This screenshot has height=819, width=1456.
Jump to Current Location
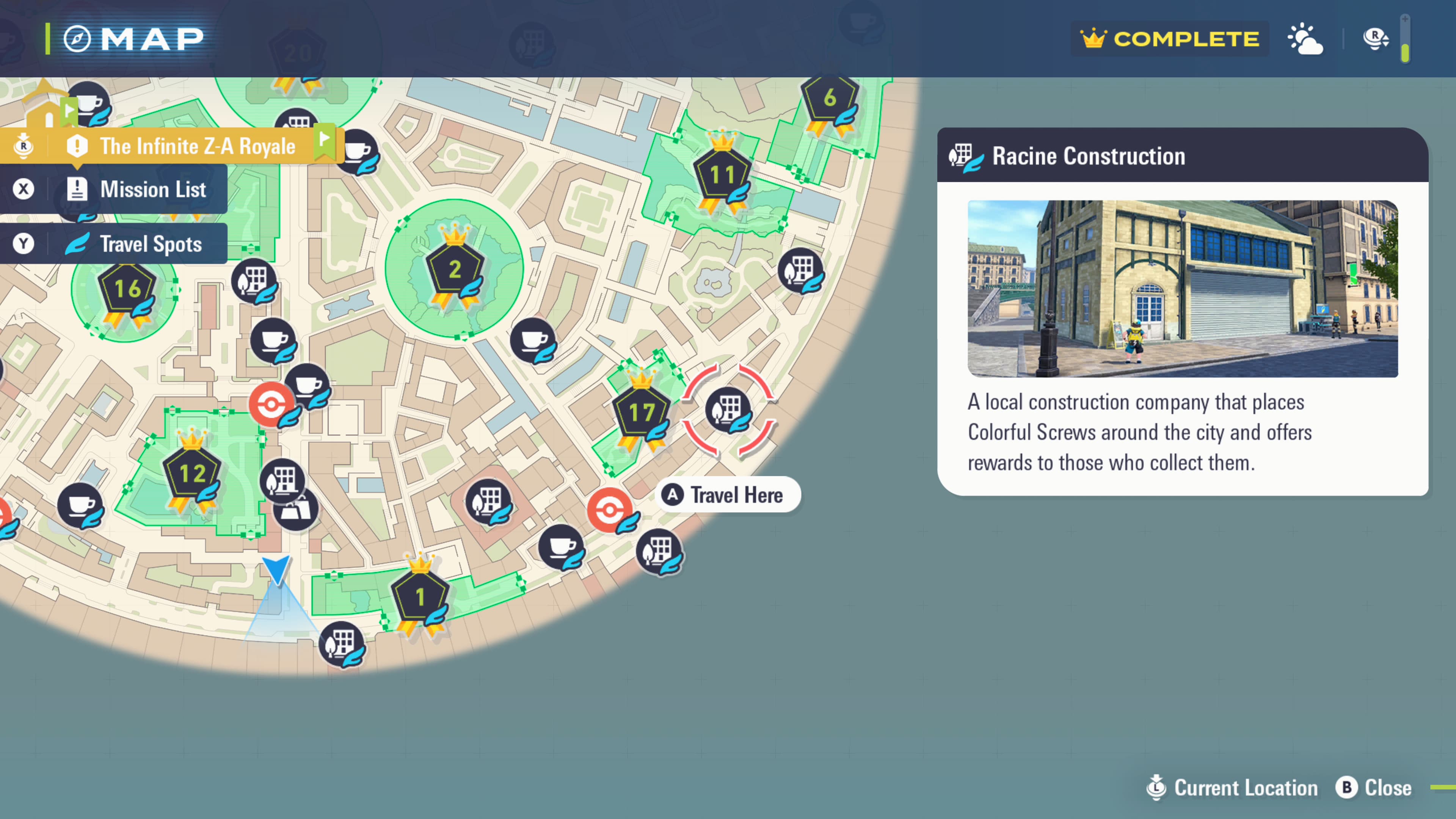click(x=1232, y=788)
